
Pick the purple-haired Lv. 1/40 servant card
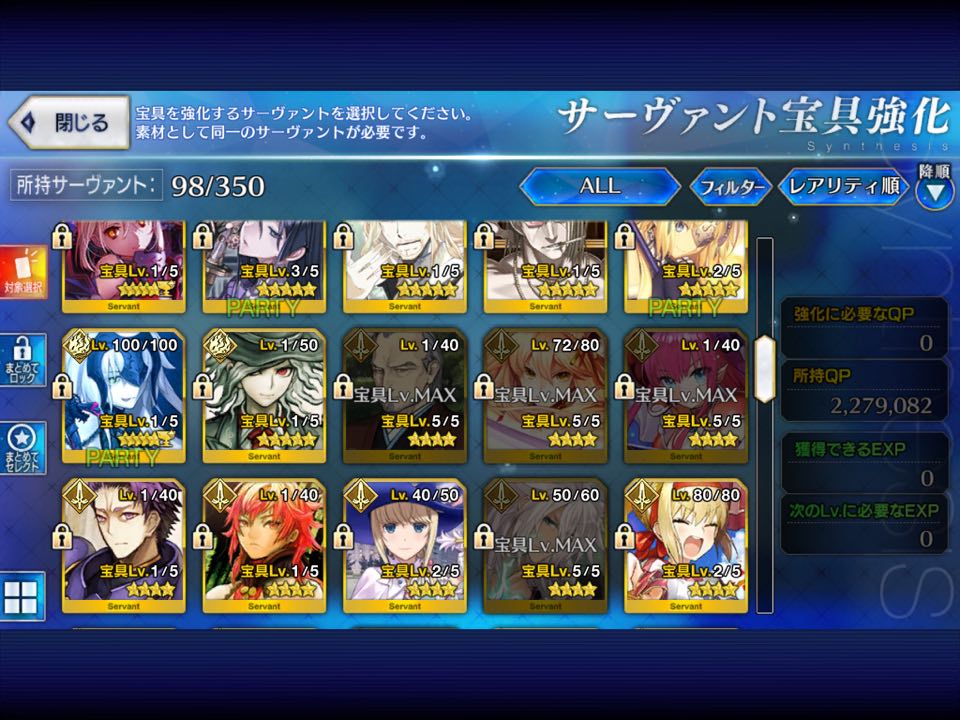123,545
